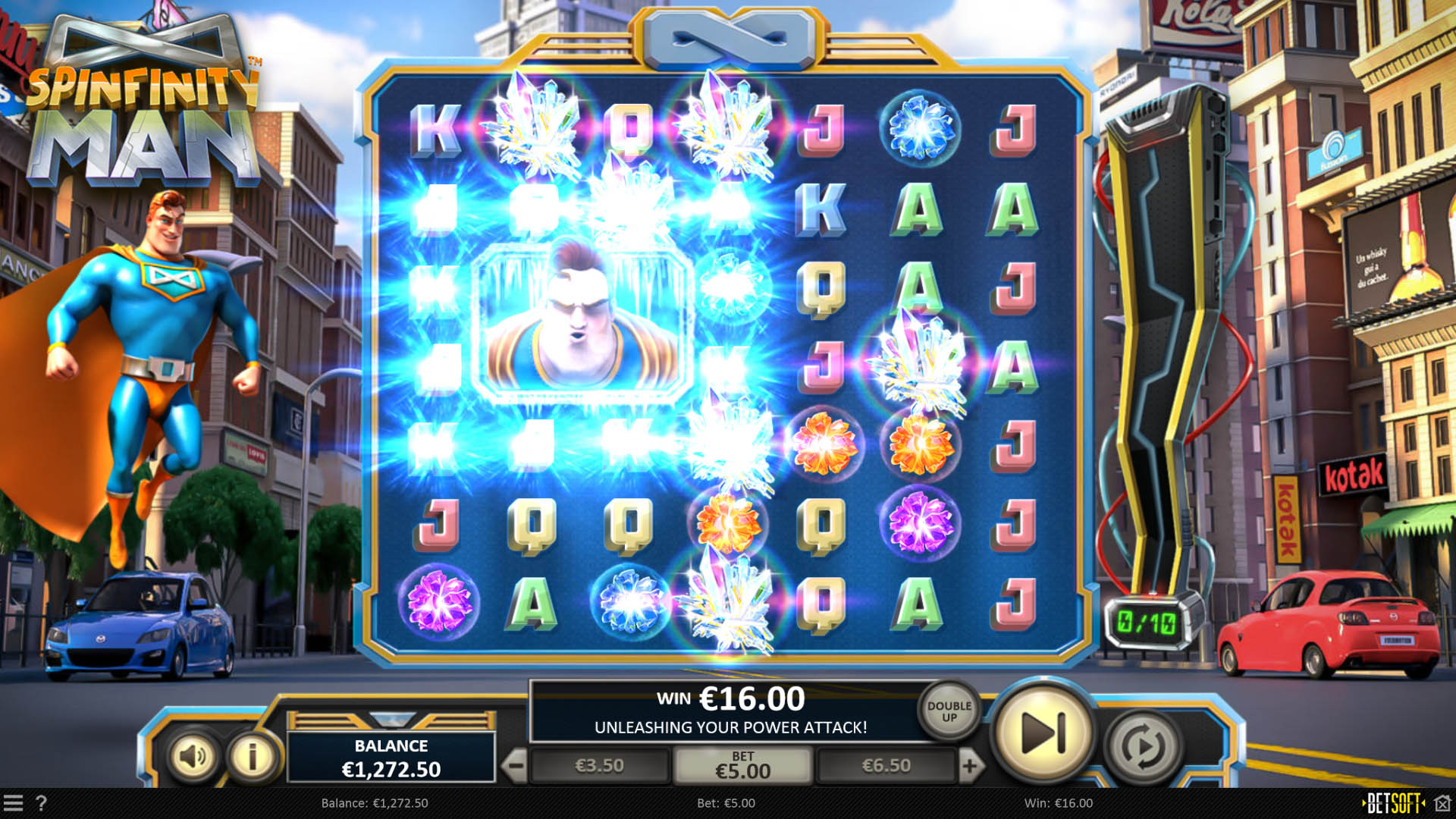1456x819 pixels.
Task: Spin the reels with the play button
Action: 1043,733
